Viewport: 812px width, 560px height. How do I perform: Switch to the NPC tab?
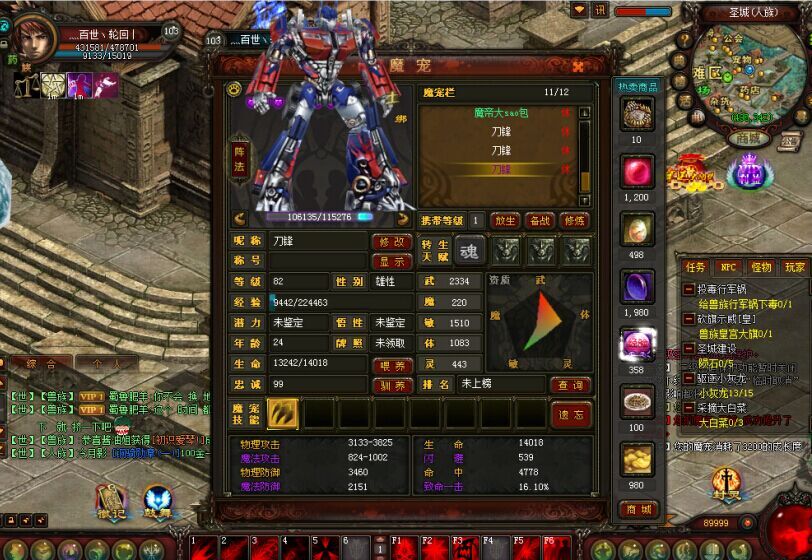click(x=727, y=267)
